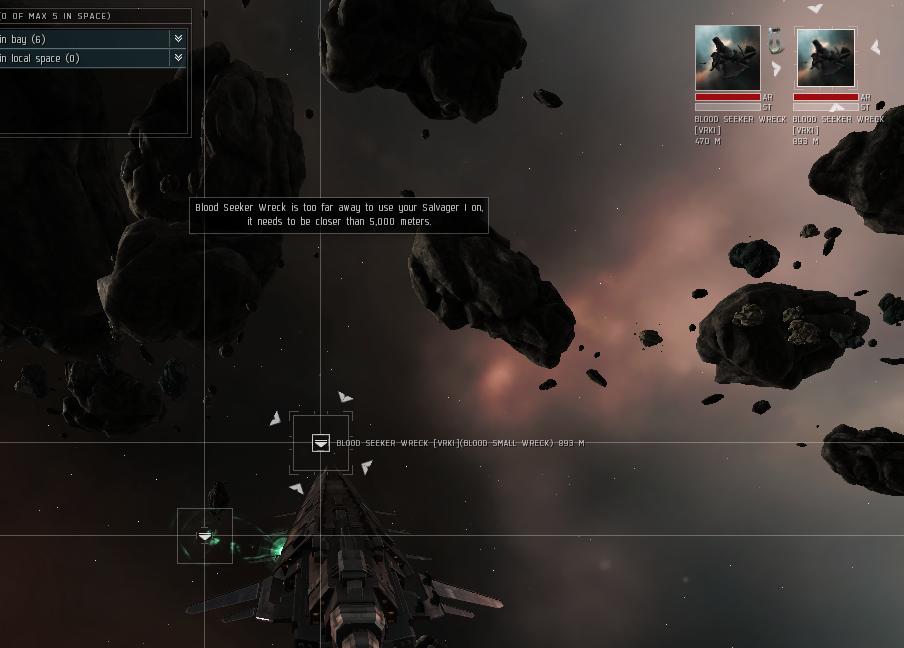The height and width of the screenshot is (648, 904).
Task: Click the salvager icon beside the locked target
Action: 775,42
